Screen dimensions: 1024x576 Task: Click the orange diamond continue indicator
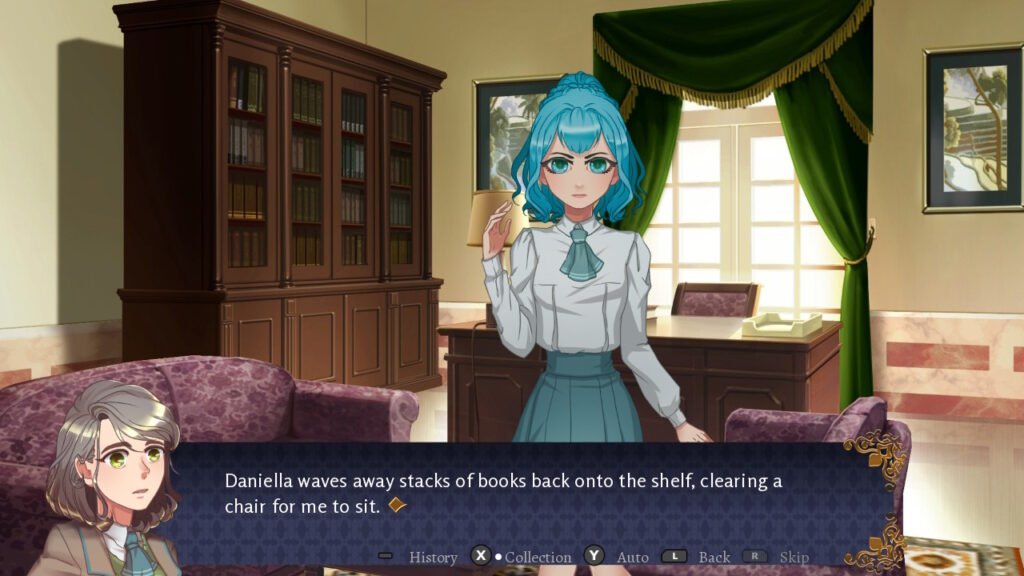397,506
